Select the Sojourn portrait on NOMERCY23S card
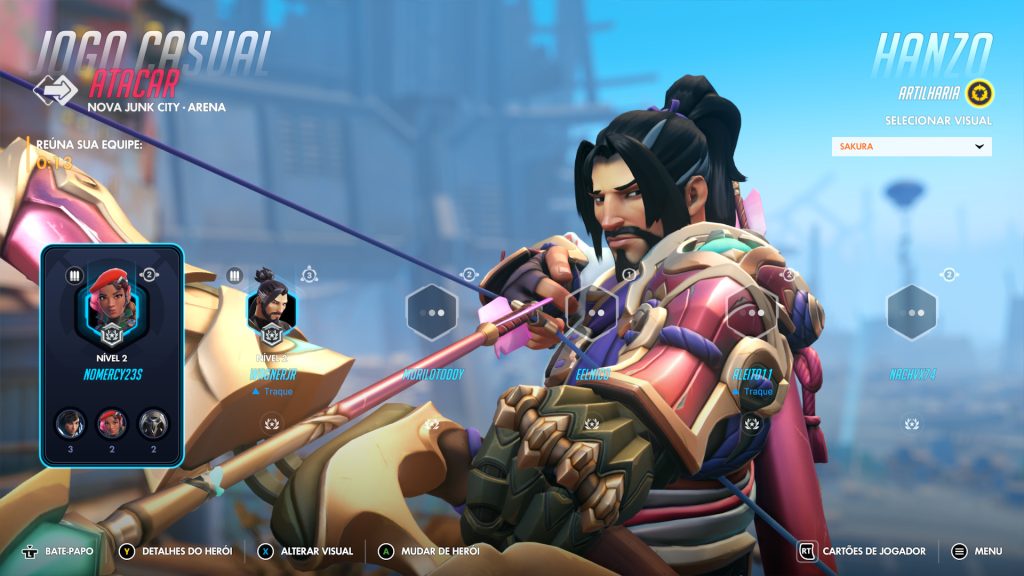This screenshot has width=1024, height=576. coord(112,296)
